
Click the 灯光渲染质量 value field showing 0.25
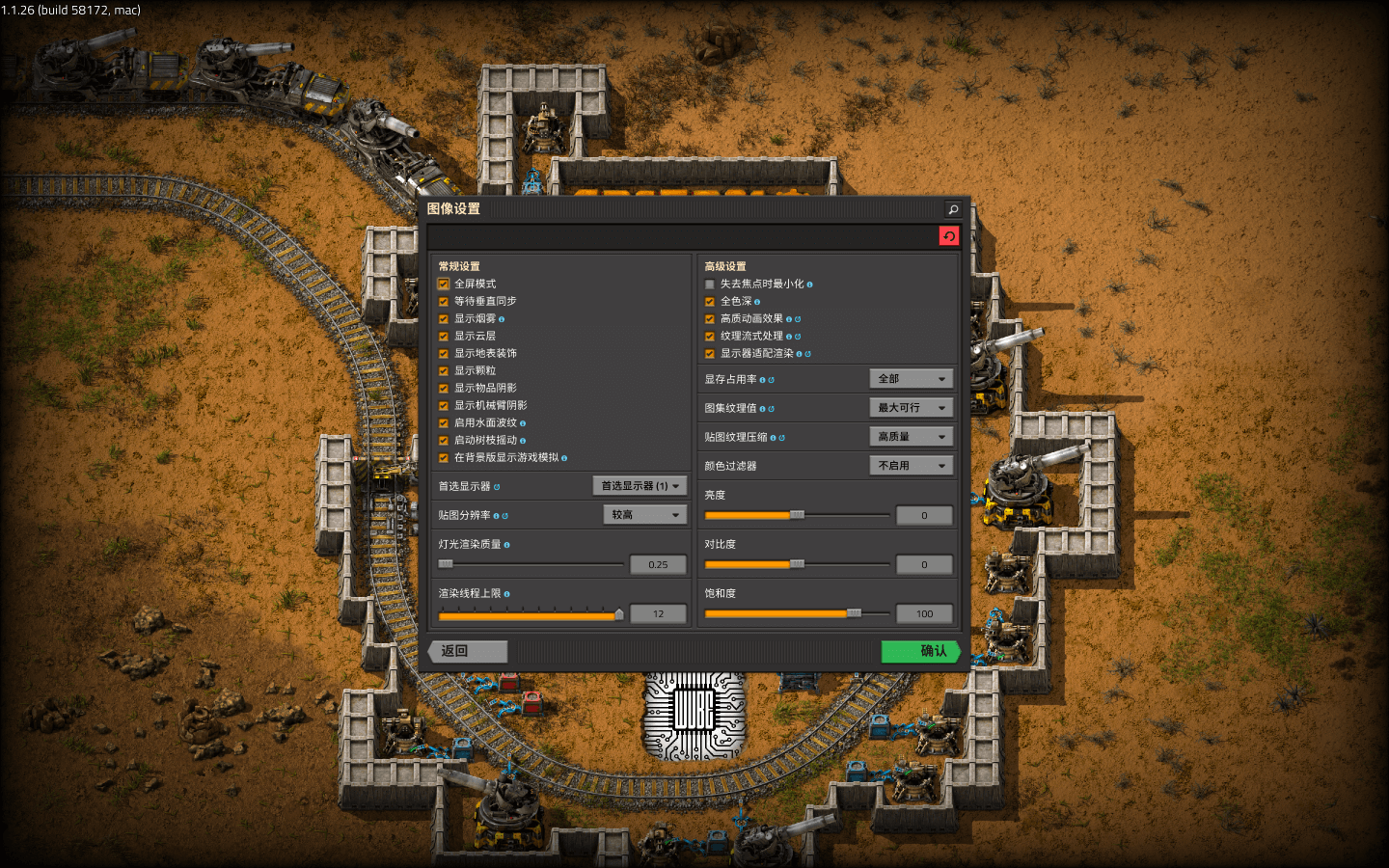[658, 564]
